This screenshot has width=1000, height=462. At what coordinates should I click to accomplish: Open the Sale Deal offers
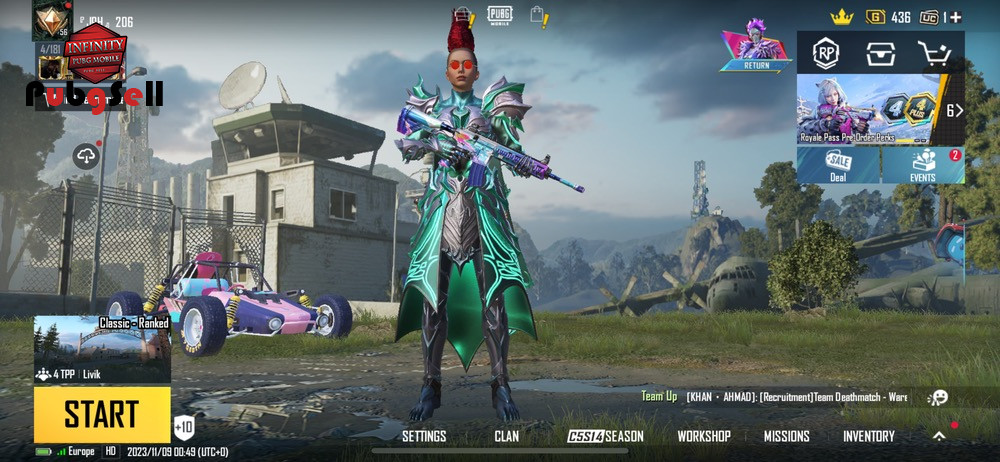838,166
